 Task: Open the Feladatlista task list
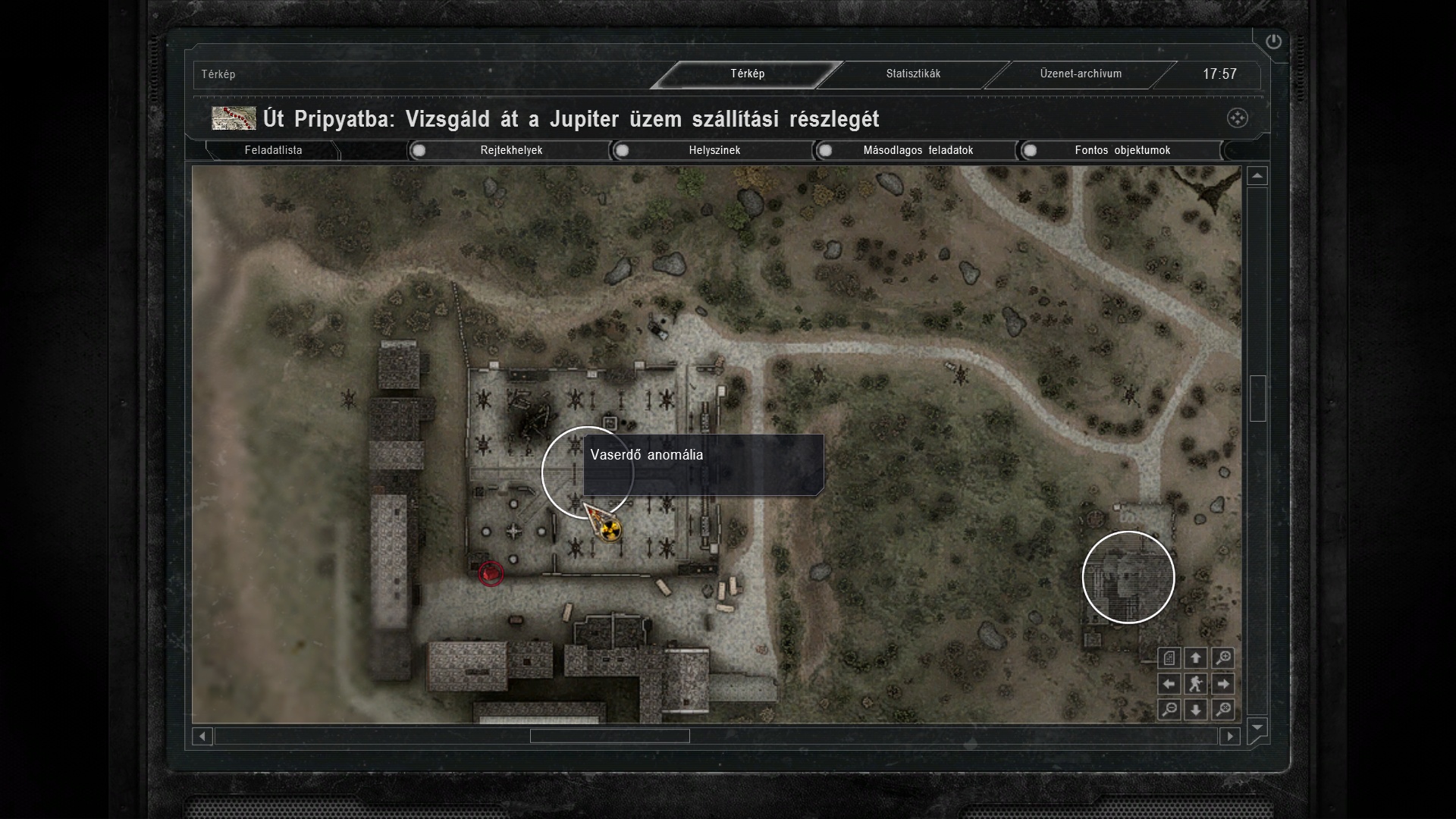pyautogui.click(x=273, y=150)
